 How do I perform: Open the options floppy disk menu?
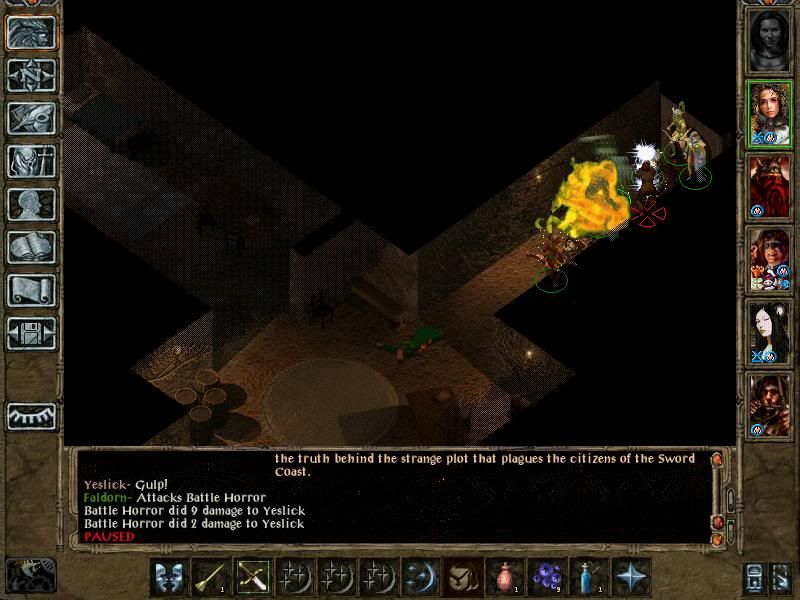pyautogui.click(x=30, y=332)
